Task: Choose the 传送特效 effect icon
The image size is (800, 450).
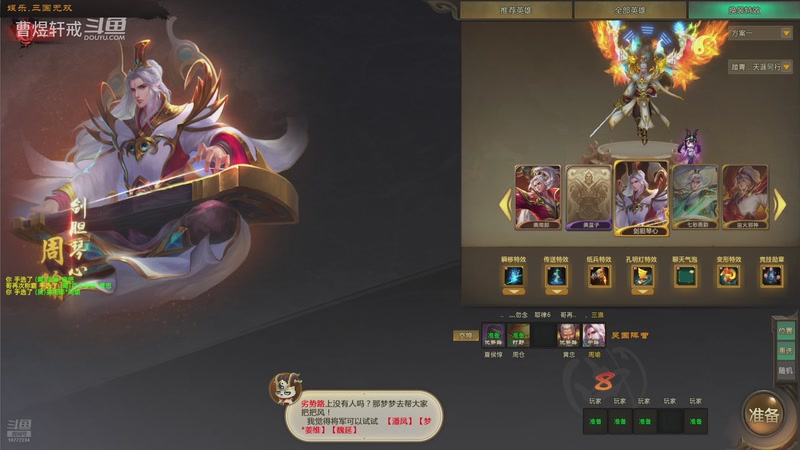Action: click(556, 276)
